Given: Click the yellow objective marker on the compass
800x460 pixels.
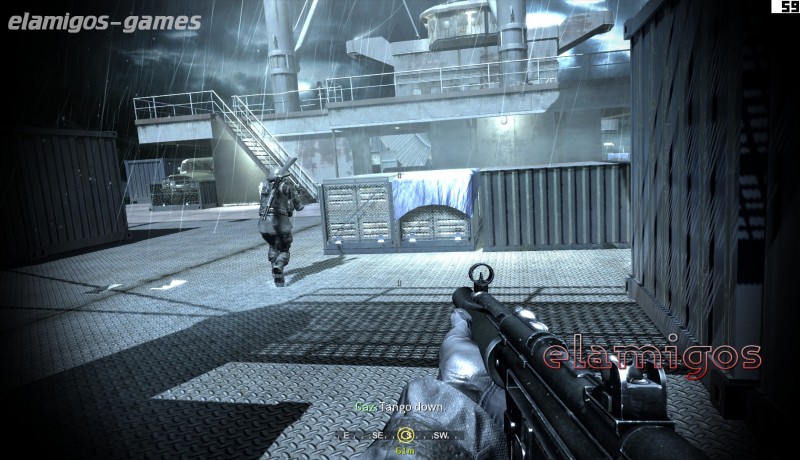Looking at the screenshot, I should (x=405, y=435).
